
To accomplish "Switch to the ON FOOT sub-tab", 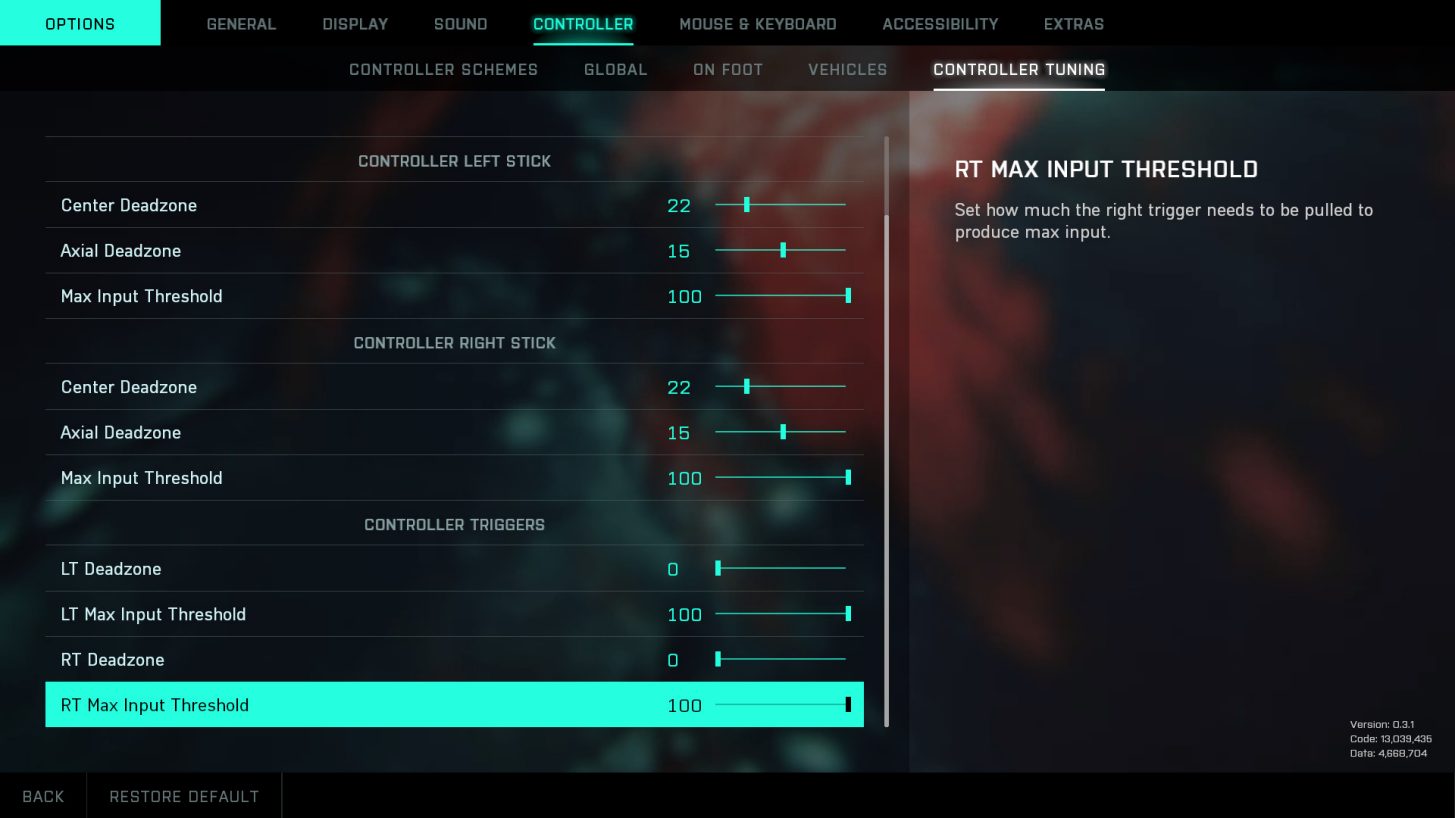I will click(727, 69).
